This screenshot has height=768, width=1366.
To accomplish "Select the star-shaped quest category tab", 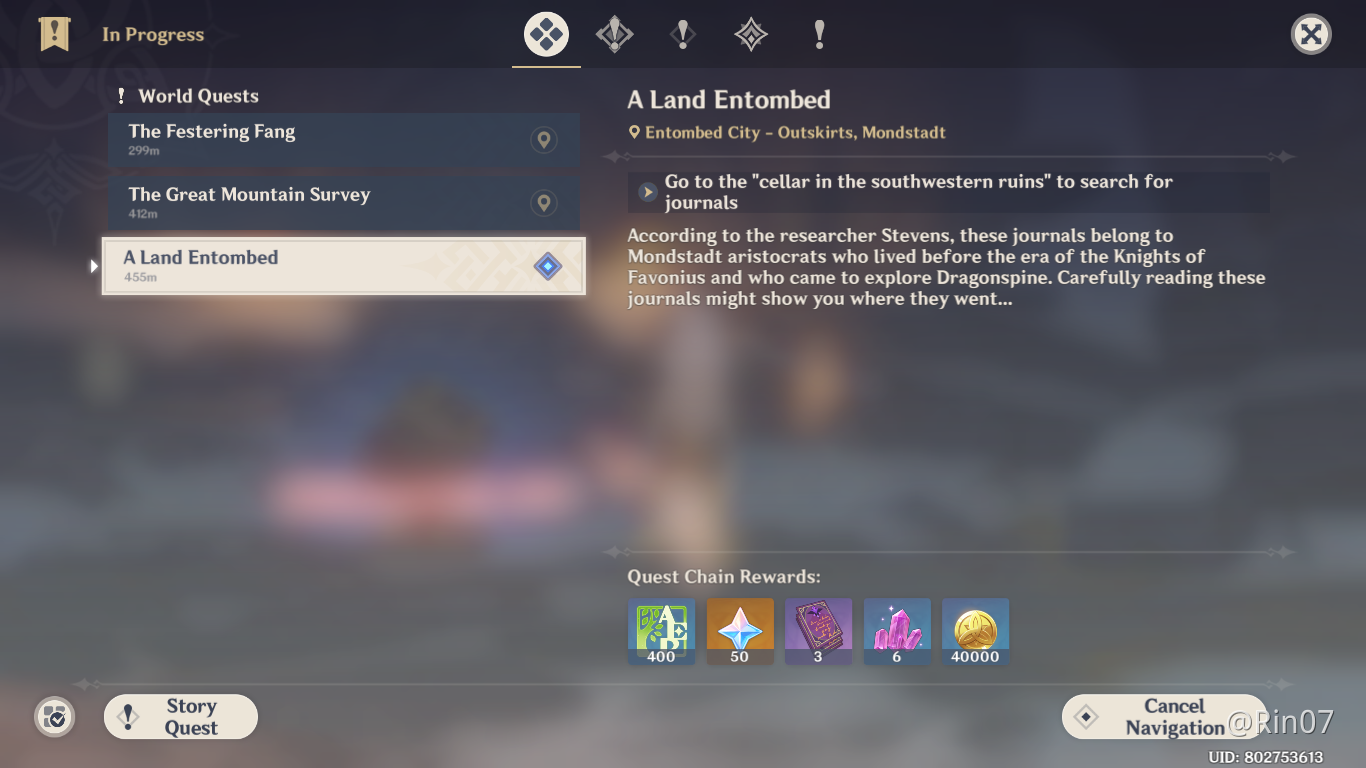I will tap(750, 33).
